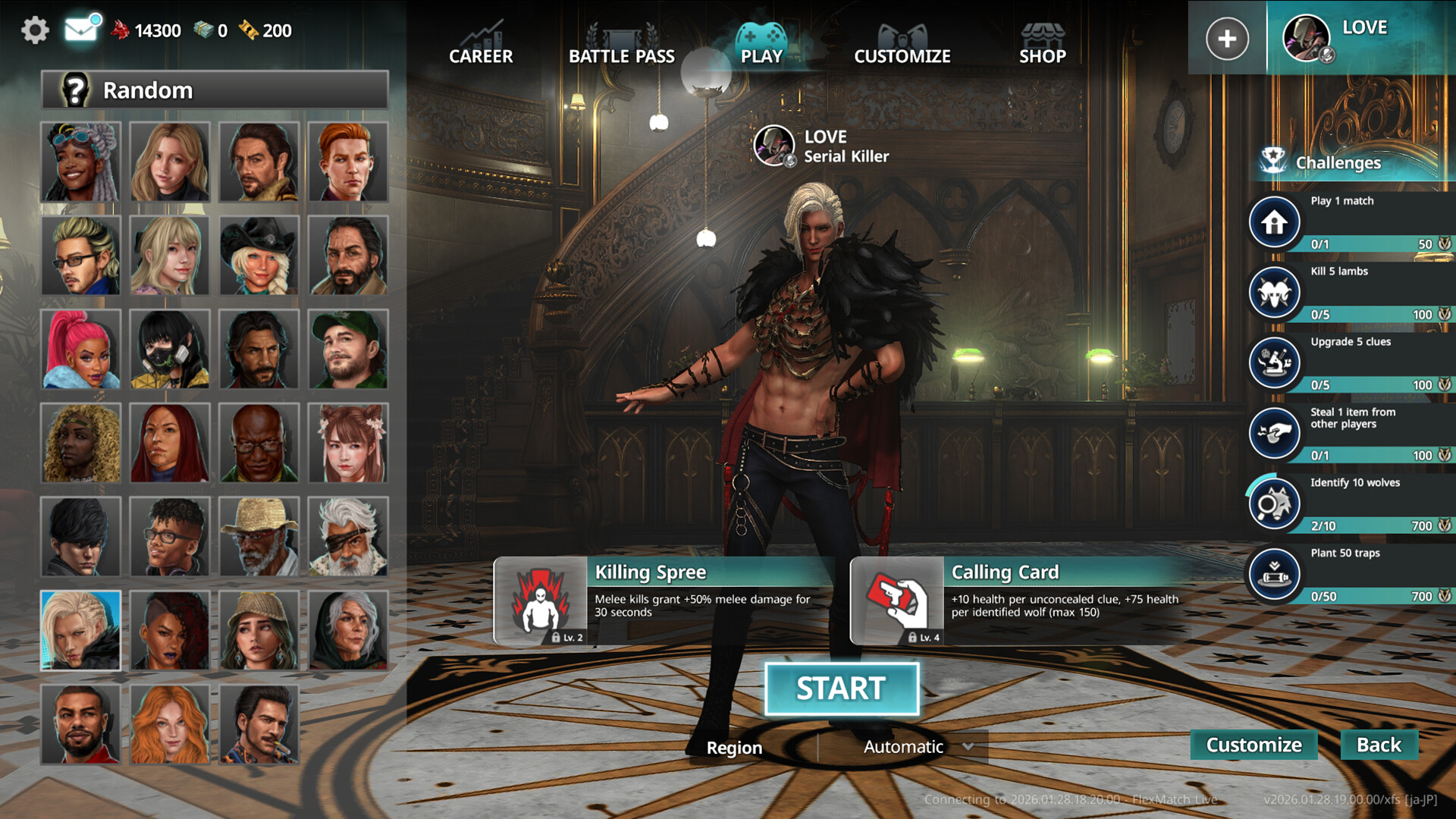Choose the black cowboy hat character portrait

coord(259,256)
